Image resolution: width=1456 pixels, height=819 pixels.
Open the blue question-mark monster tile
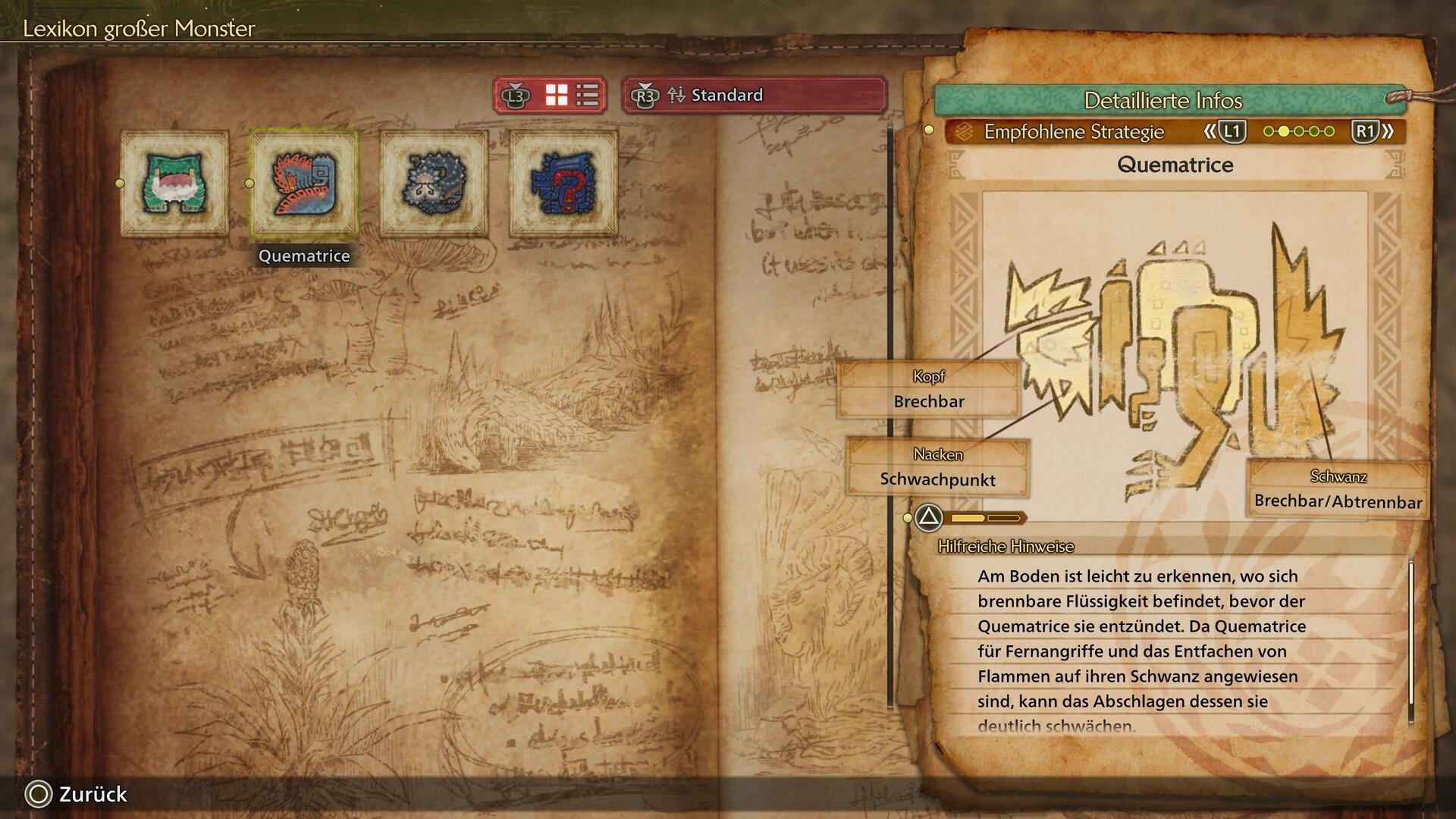563,183
